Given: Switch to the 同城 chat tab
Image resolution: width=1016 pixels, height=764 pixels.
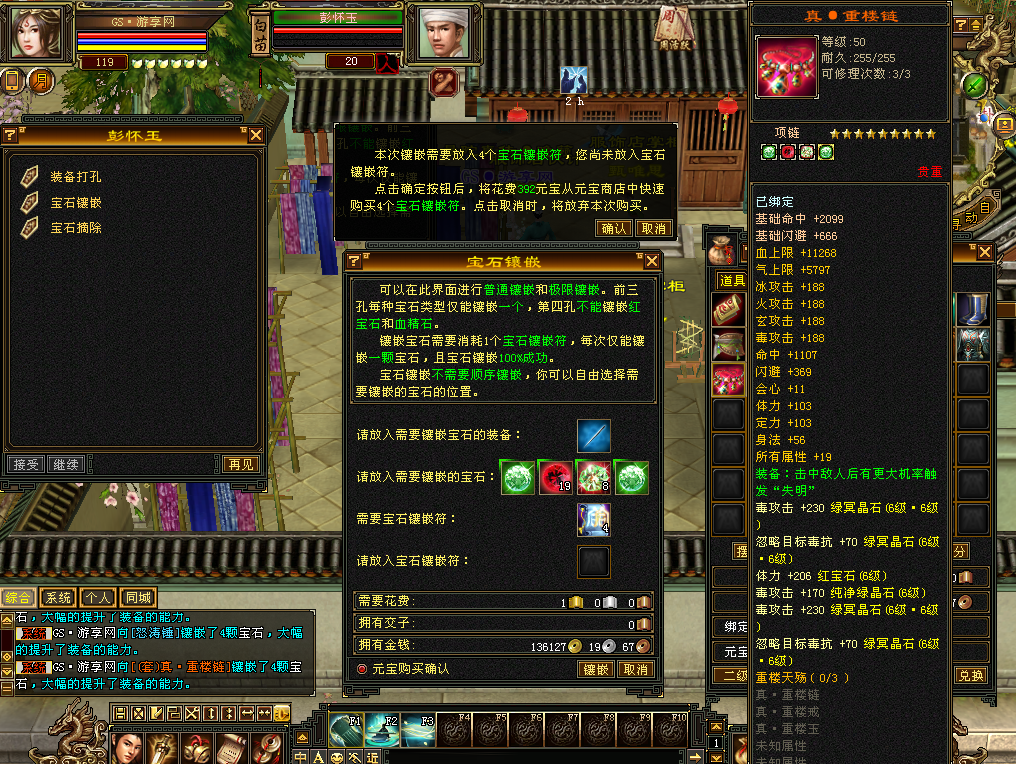Looking at the screenshot, I should (138, 598).
